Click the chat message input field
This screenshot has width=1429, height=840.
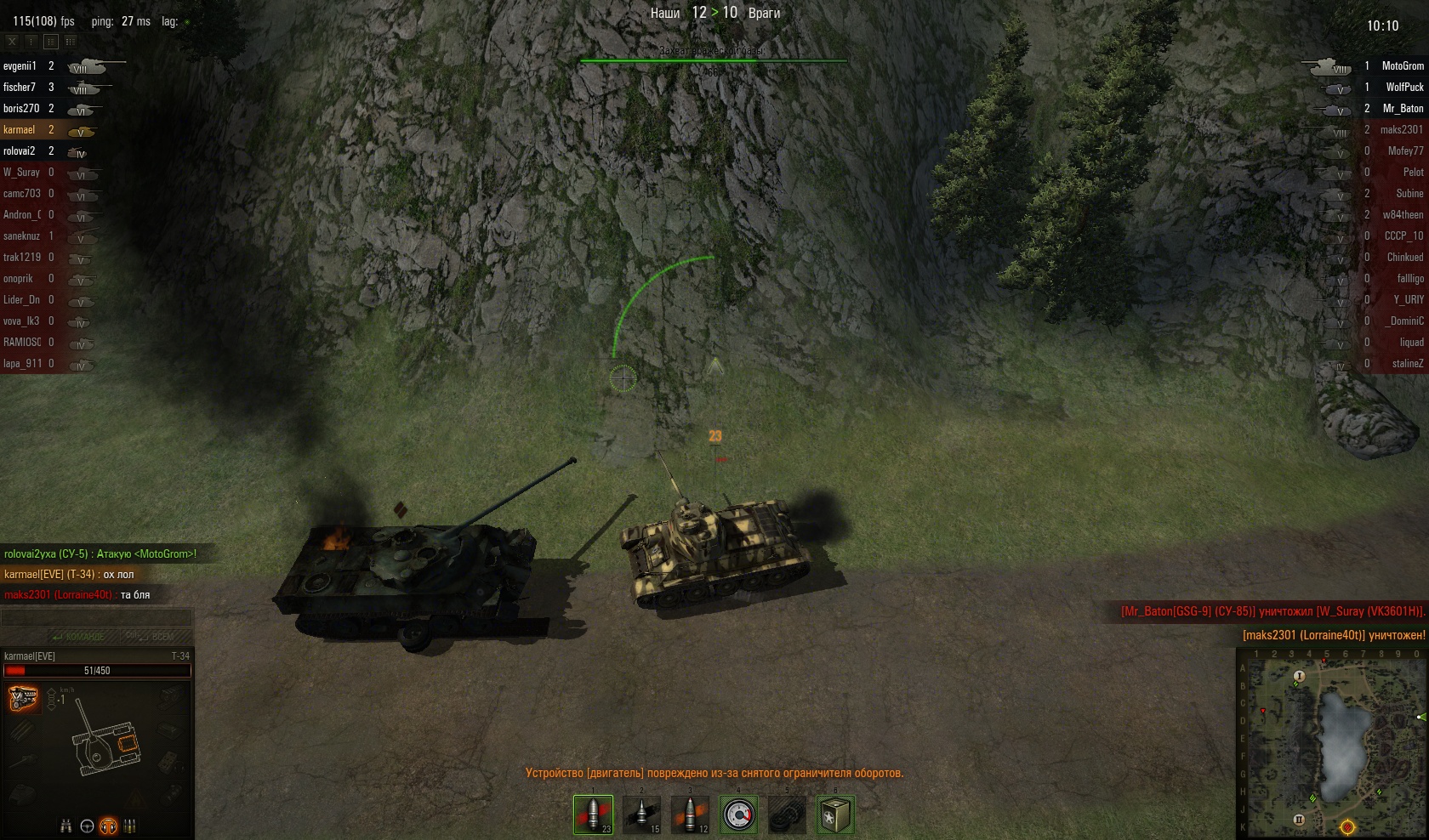click(96, 618)
